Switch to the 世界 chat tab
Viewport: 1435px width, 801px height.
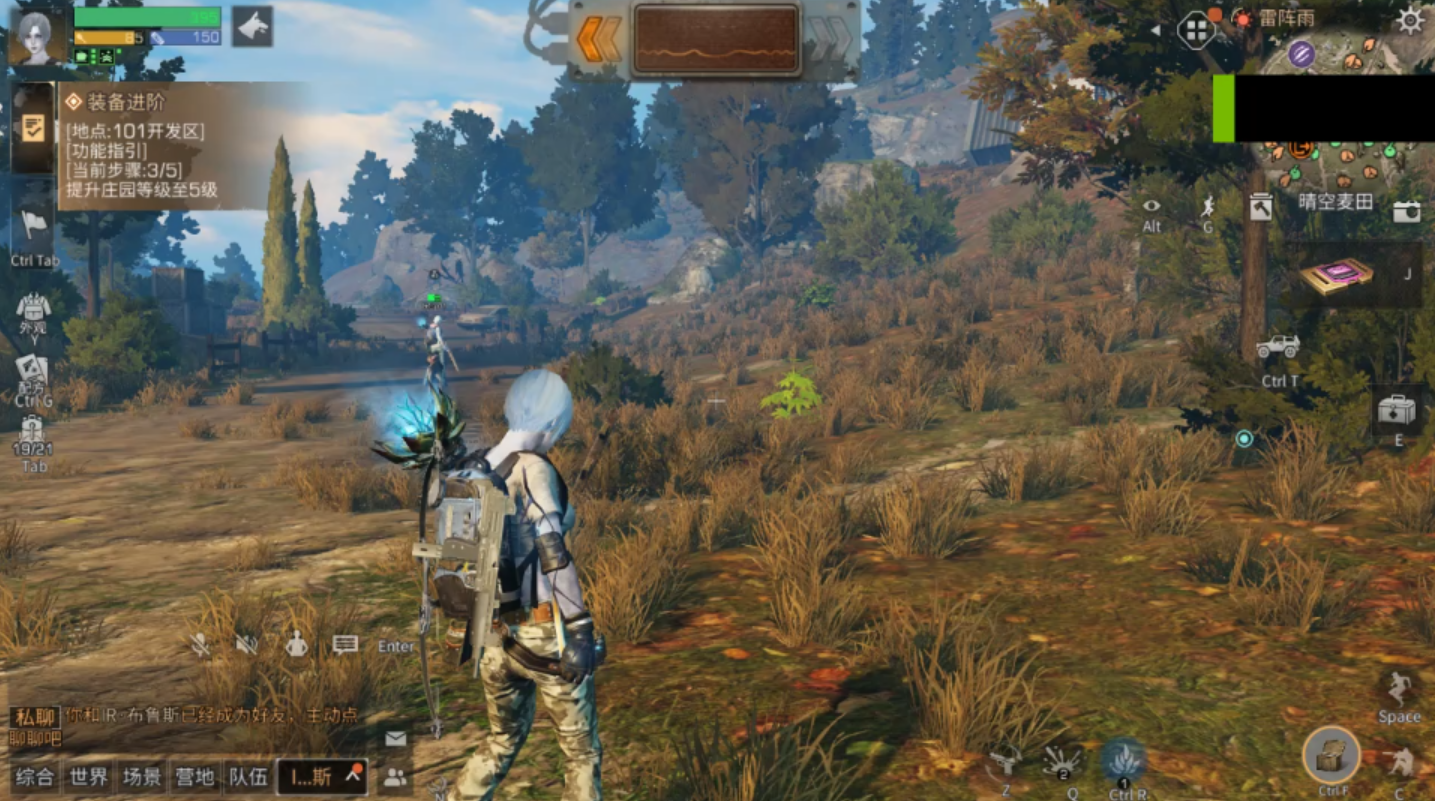point(88,776)
